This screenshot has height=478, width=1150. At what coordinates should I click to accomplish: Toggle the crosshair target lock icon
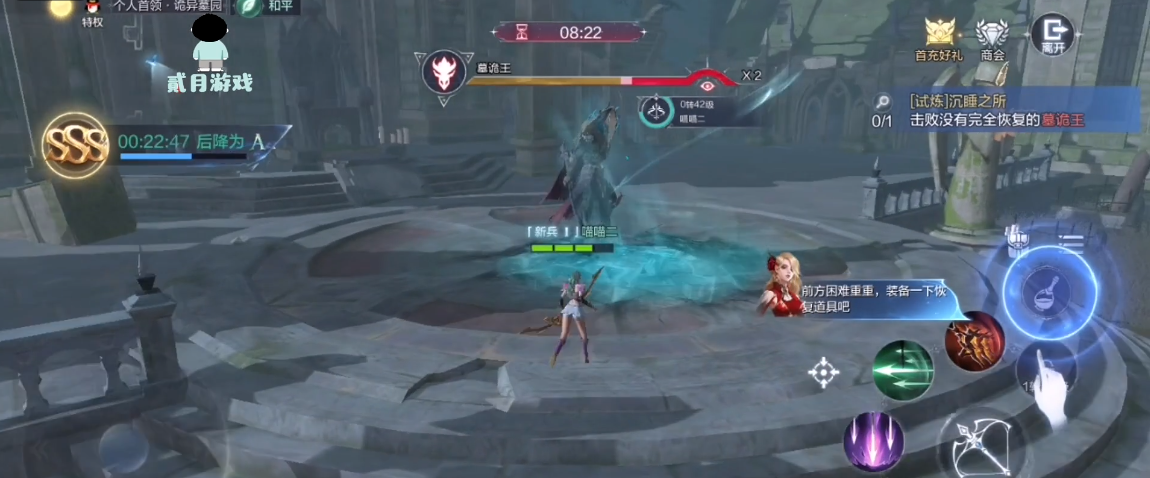(824, 373)
